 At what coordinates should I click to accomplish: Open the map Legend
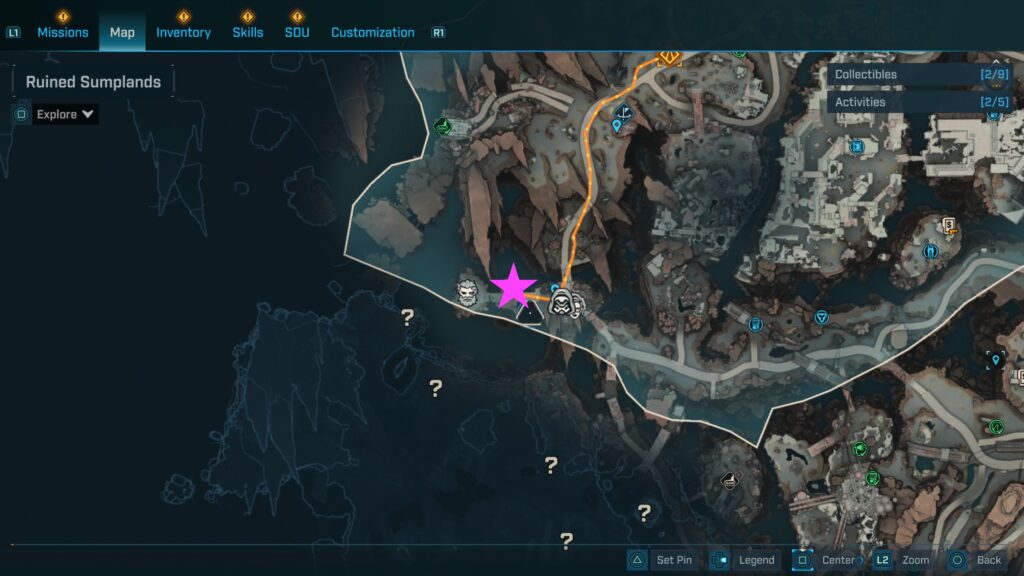click(x=745, y=560)
